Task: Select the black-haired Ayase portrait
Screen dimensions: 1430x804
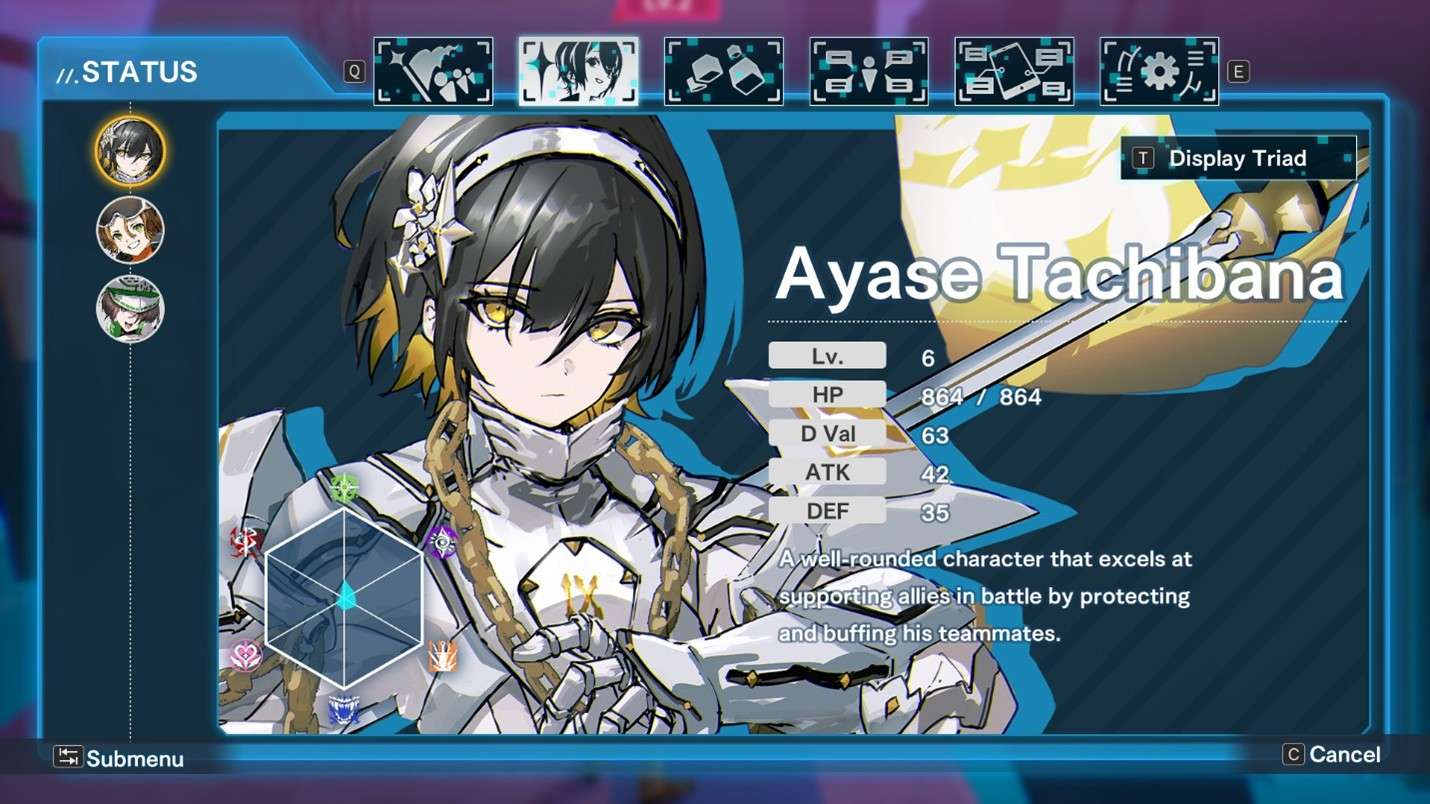Action: (130, 151)
